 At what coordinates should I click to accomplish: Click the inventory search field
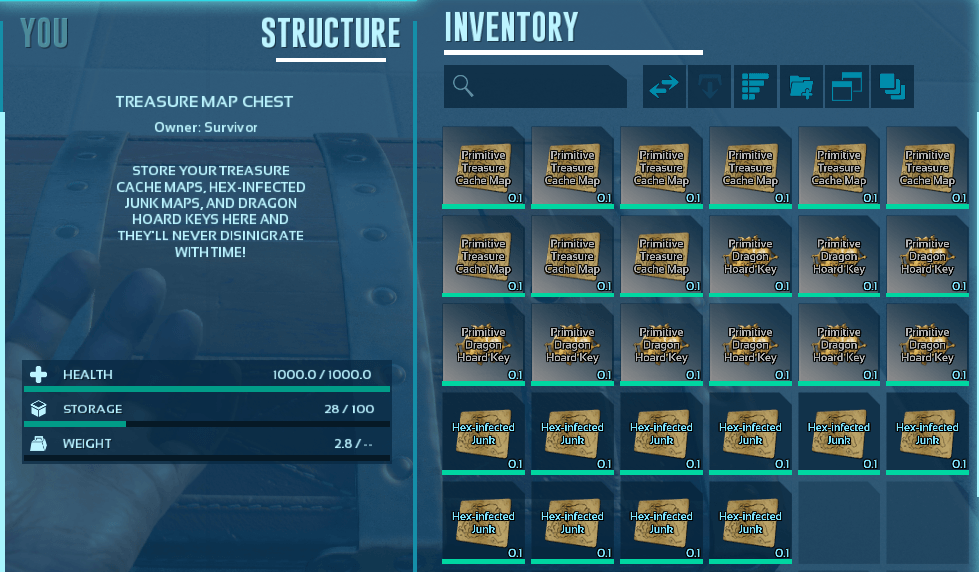click(x=535, y=87)
